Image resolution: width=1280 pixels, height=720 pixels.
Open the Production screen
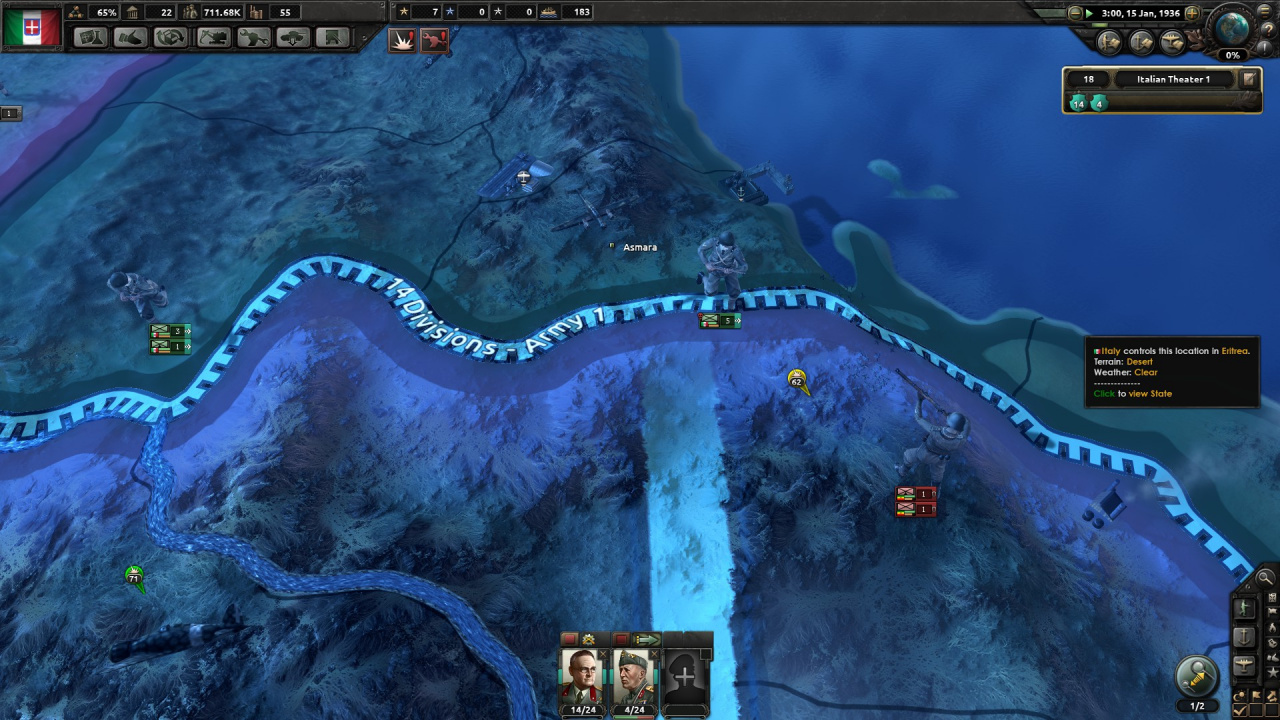(252, 38)
